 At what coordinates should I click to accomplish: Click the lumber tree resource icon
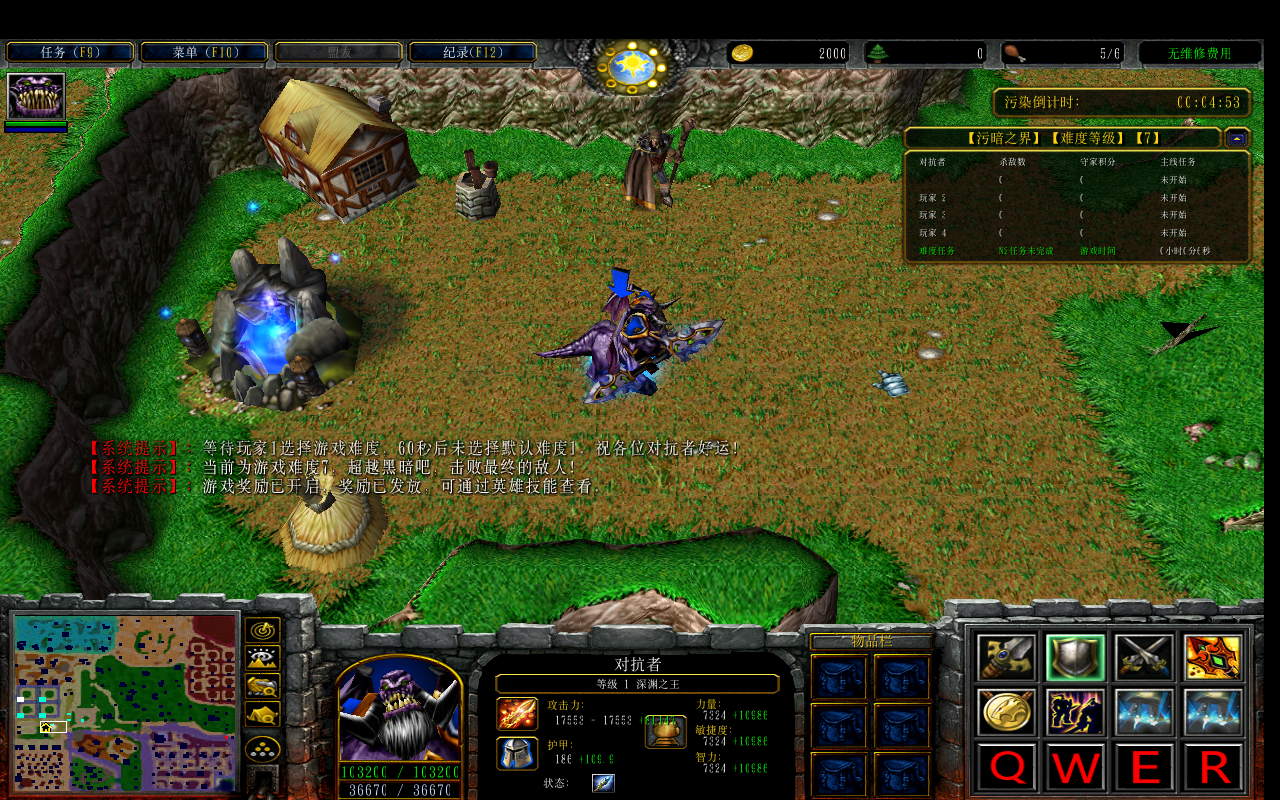878,53
